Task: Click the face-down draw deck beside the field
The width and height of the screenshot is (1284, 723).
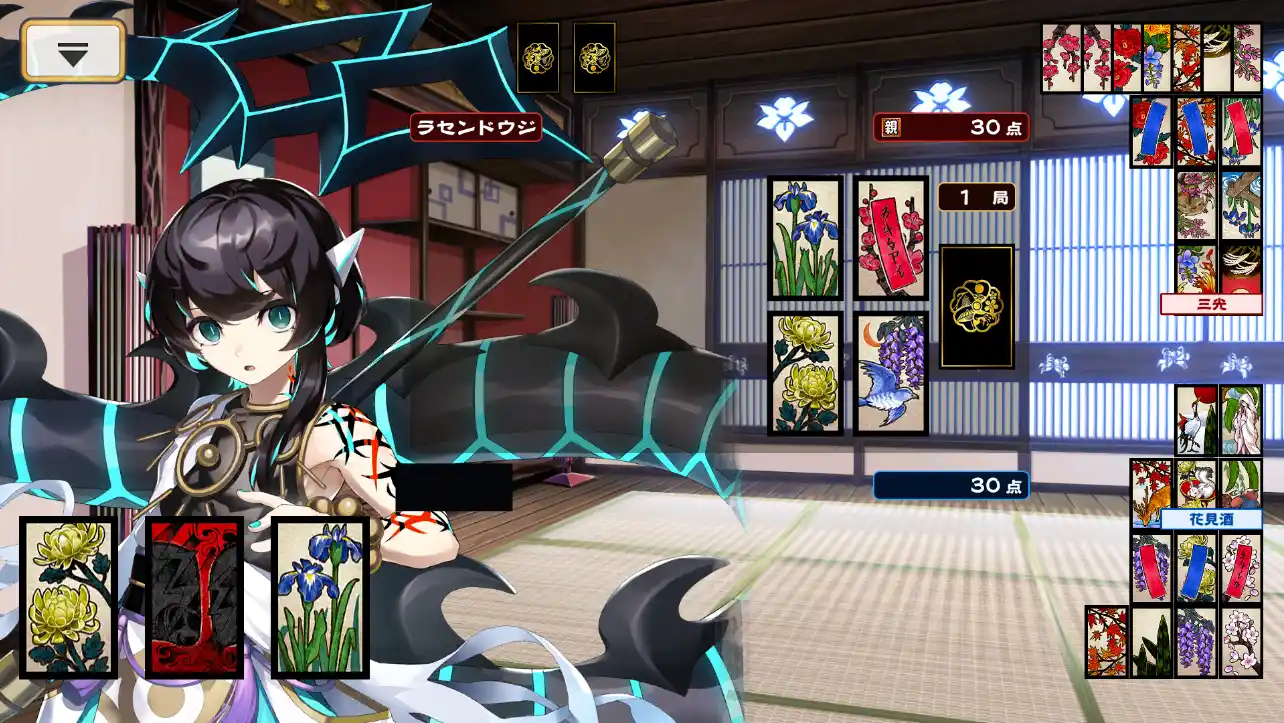Action: 977,306
